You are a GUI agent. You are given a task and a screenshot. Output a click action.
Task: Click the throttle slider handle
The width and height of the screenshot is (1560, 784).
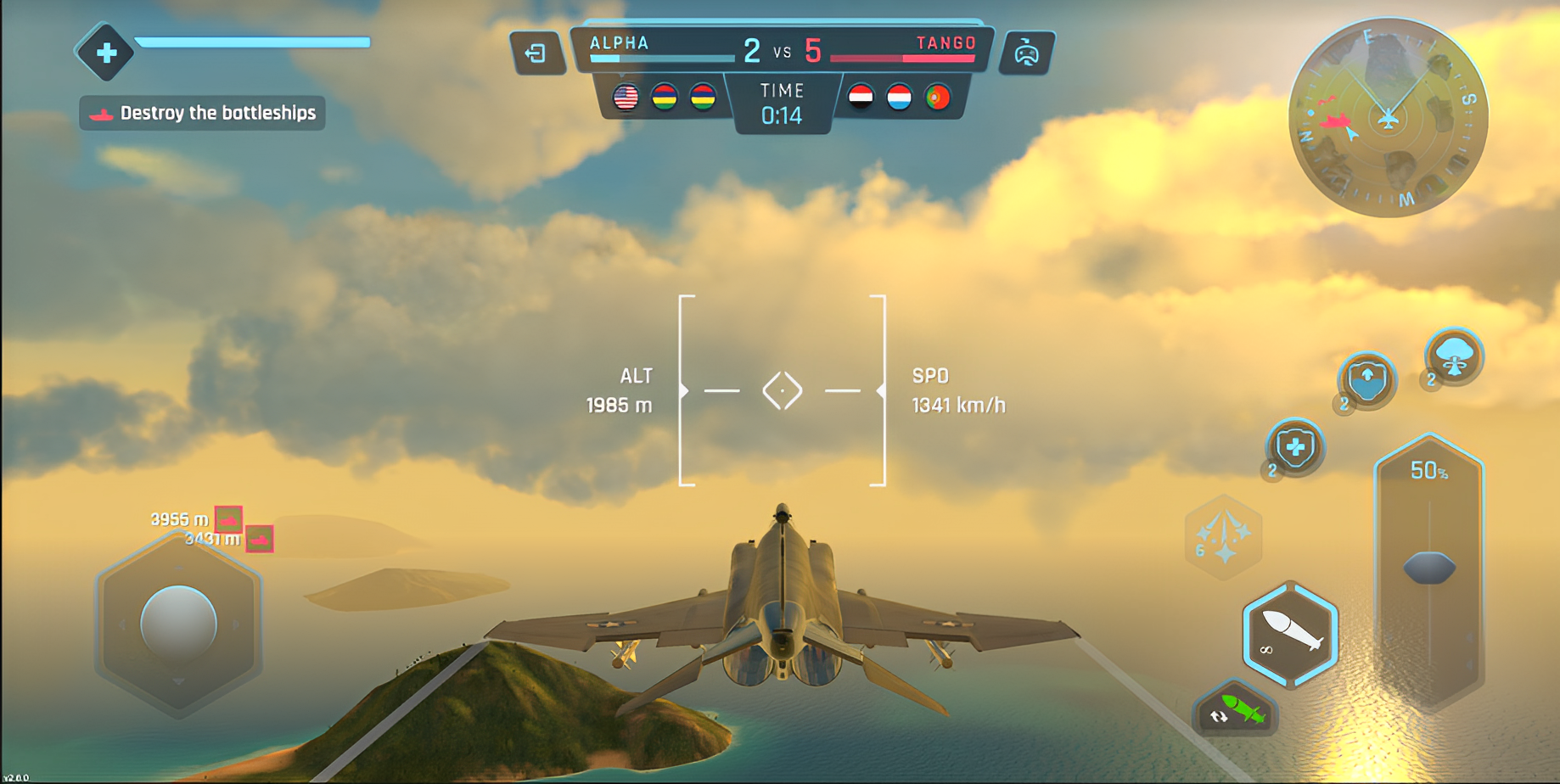1429,568
